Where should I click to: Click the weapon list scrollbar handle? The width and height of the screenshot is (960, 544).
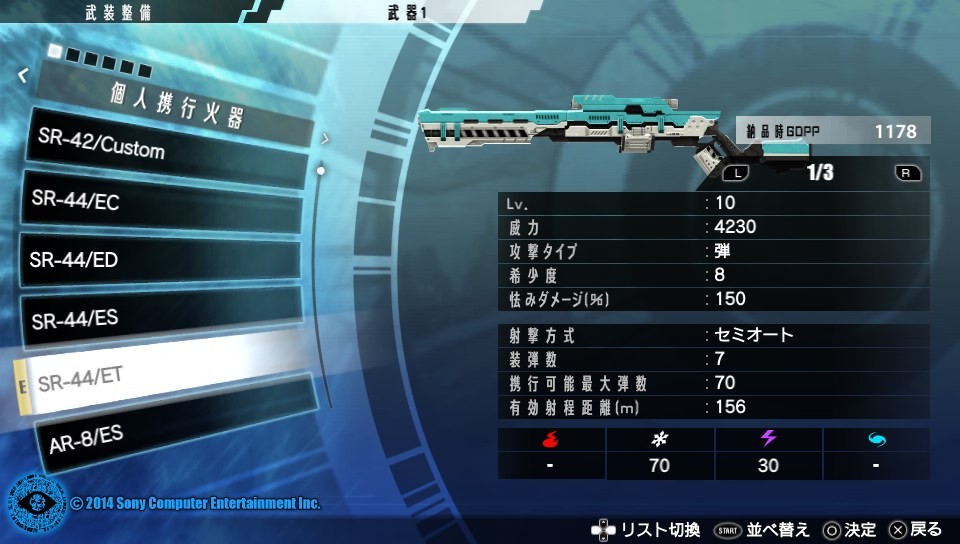point(320,171)
